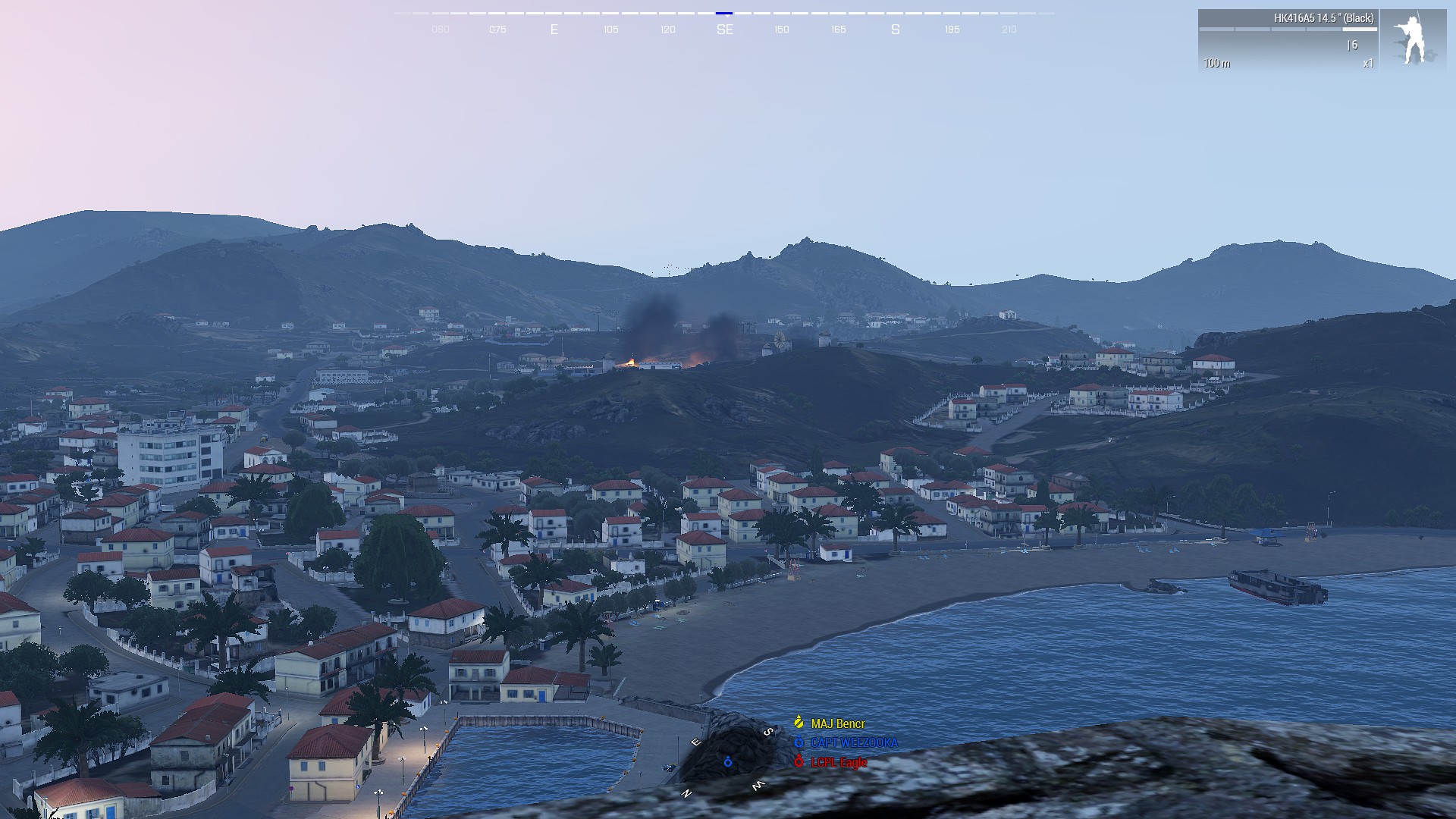
Task: Open the 100 m zeroing readout
Action: (1217, 63)
